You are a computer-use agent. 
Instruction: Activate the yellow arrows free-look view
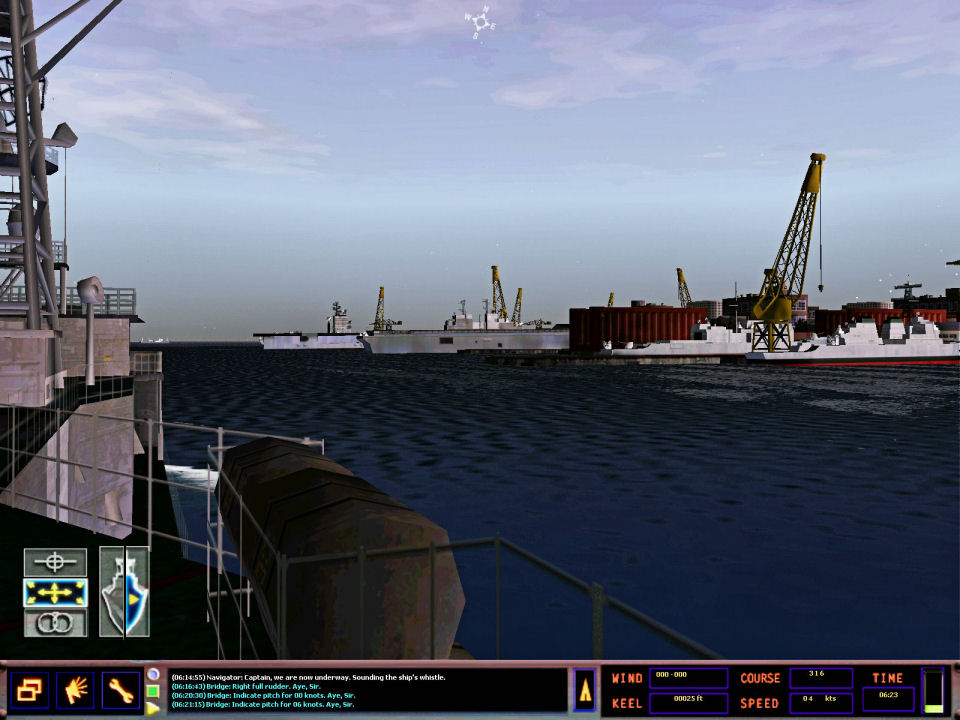[x=55, y=593]
